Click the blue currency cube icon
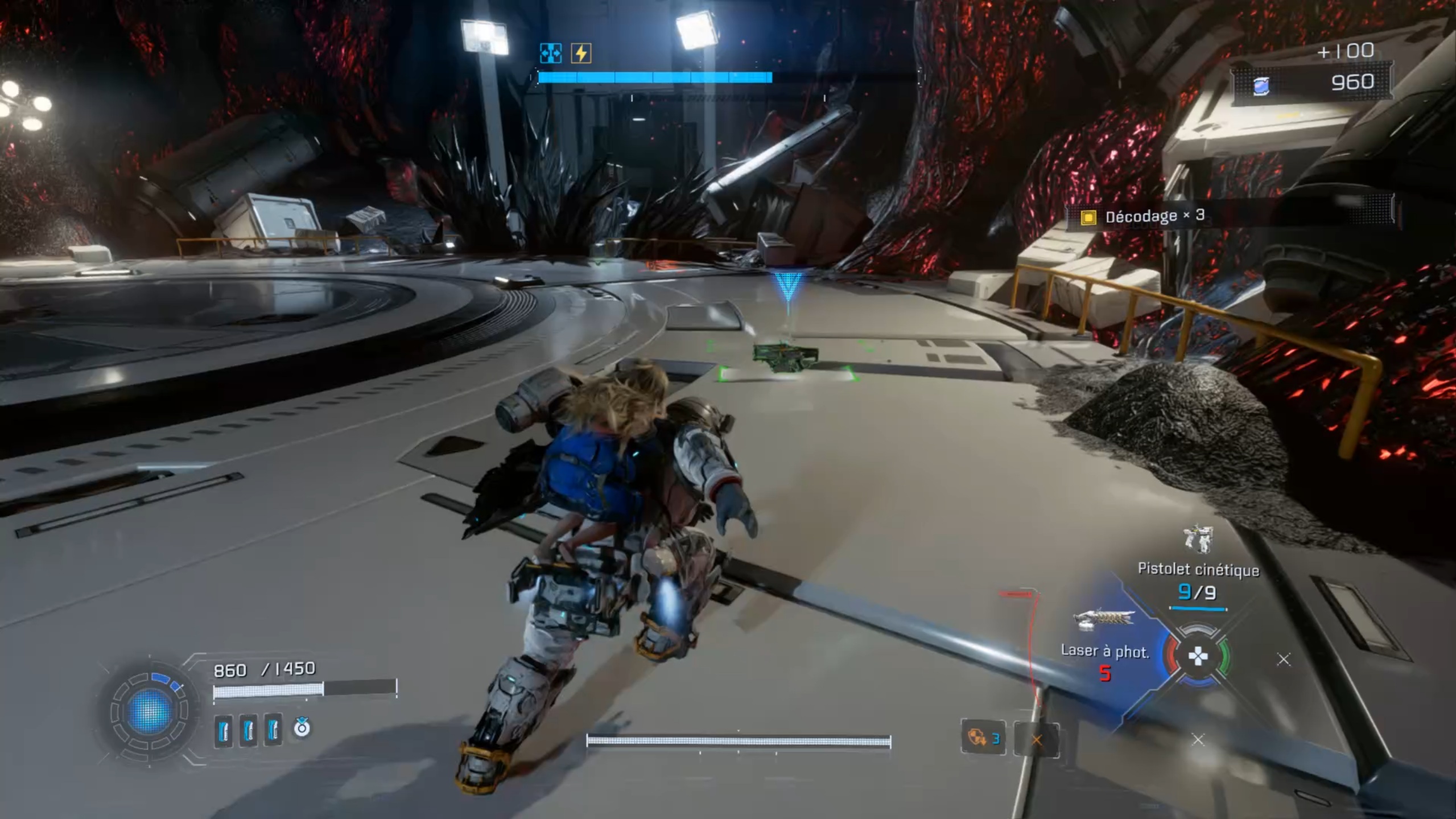The image size is (1456, 819). 1261,85
